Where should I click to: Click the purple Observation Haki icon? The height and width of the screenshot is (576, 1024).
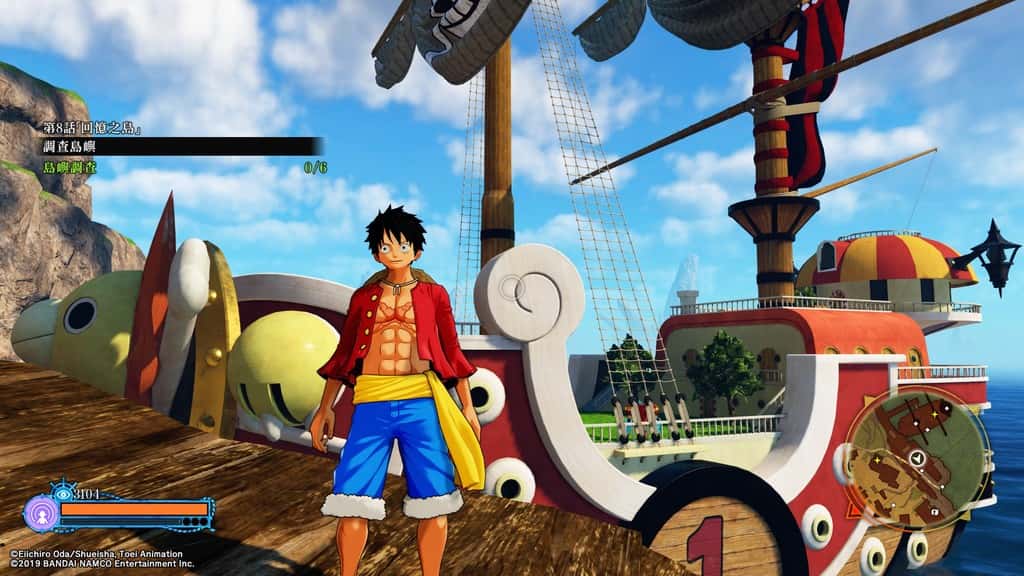pyautogui.click(x=41, y=511)
